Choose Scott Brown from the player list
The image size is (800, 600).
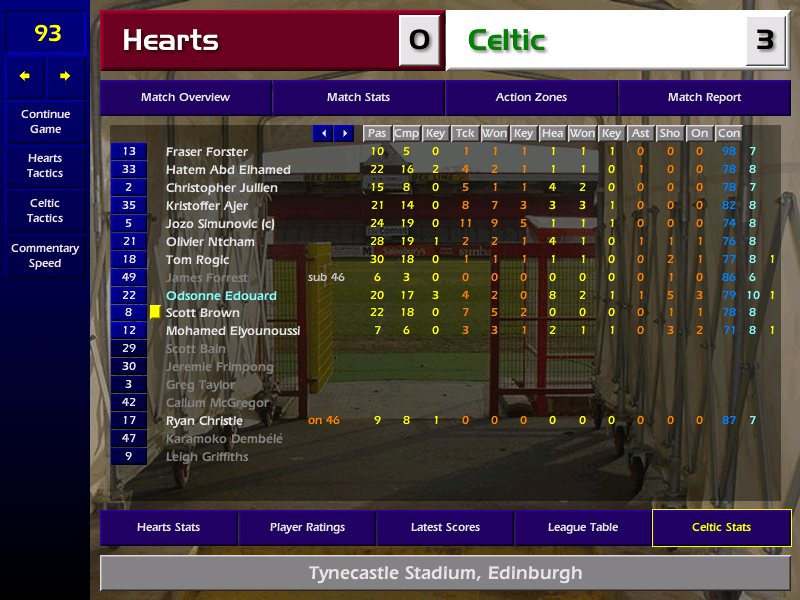203,313
